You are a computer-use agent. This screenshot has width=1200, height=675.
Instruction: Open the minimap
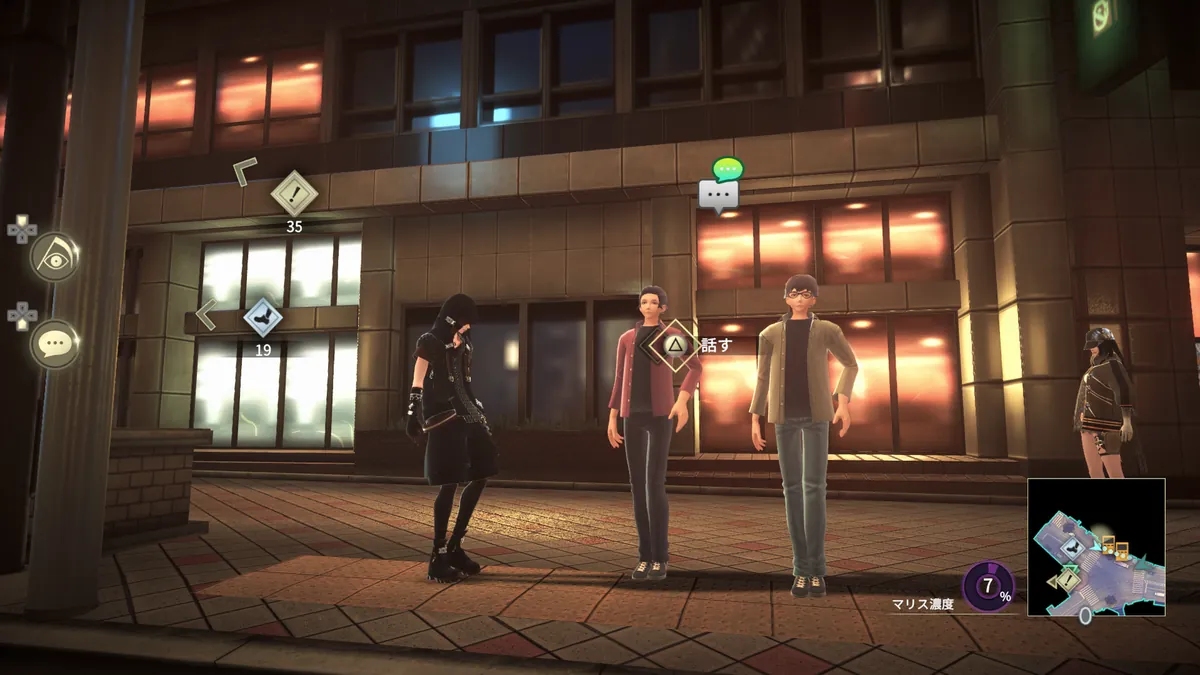point(1096,546)
